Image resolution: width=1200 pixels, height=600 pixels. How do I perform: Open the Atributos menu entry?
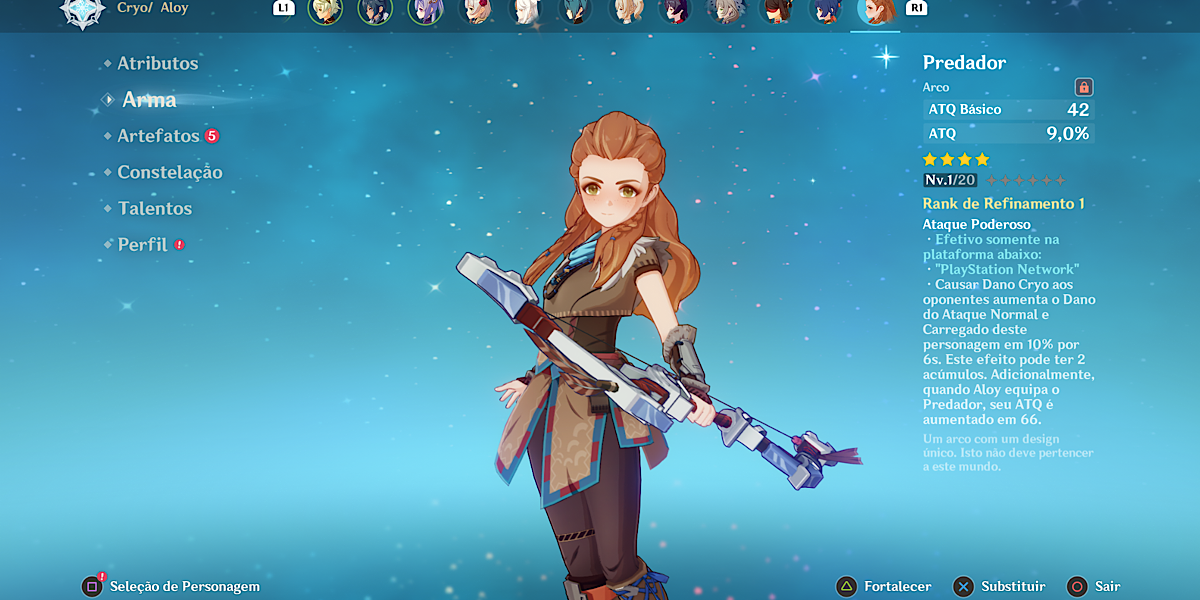(x=157, y=63)
